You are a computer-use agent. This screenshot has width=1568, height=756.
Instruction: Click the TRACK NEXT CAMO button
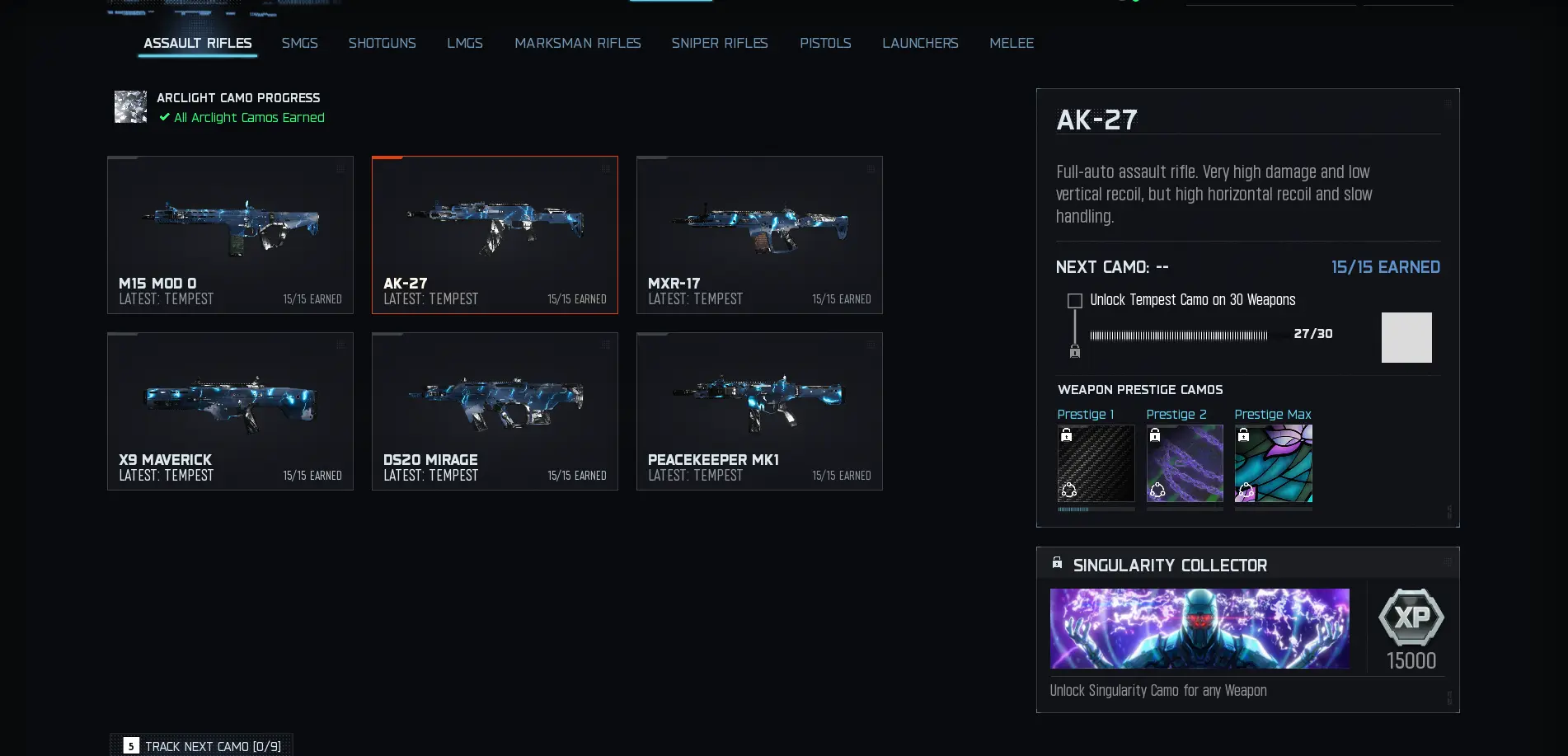204,745
